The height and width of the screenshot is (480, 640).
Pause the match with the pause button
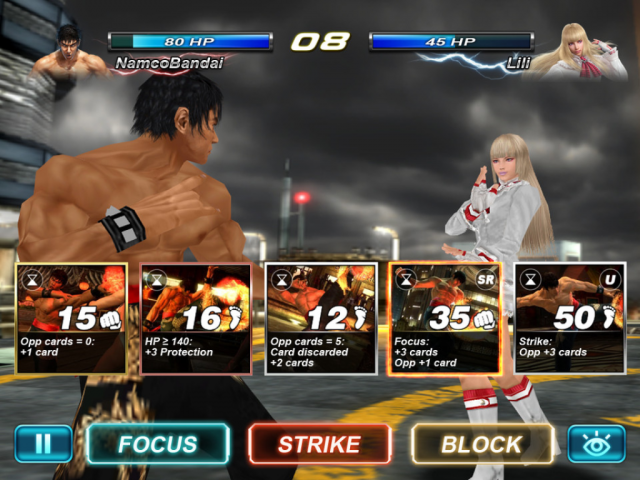(x=43, y=443)
